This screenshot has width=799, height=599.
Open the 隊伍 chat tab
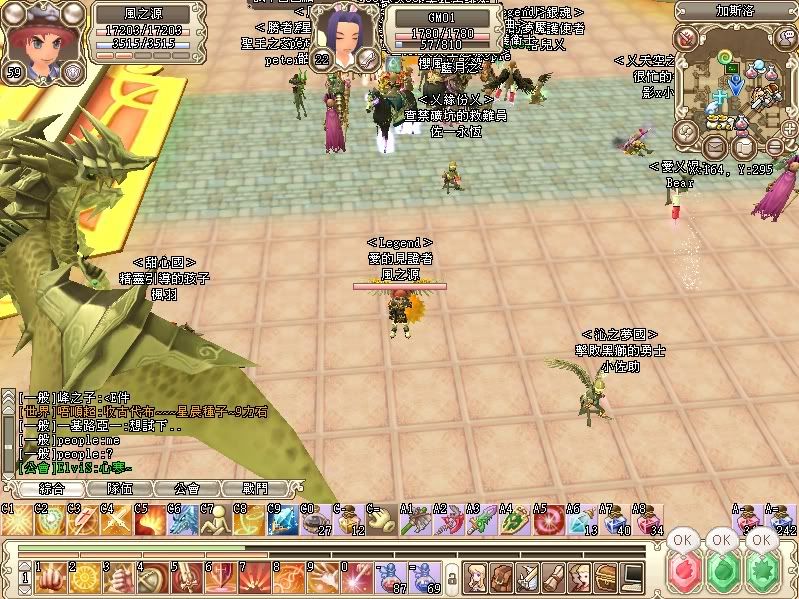coord(118,489)
